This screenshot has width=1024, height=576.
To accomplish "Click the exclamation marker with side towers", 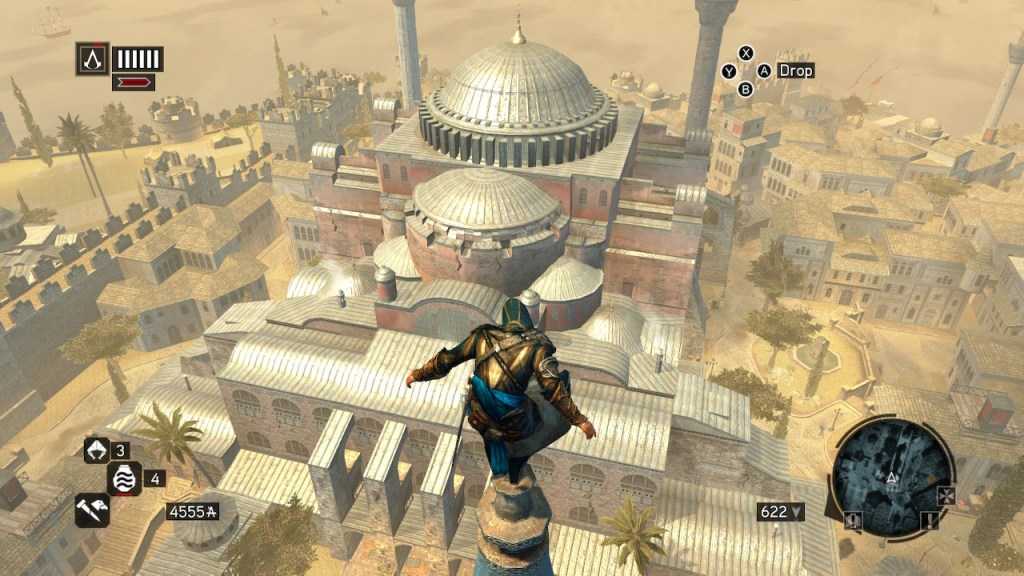I will (855, 519).
